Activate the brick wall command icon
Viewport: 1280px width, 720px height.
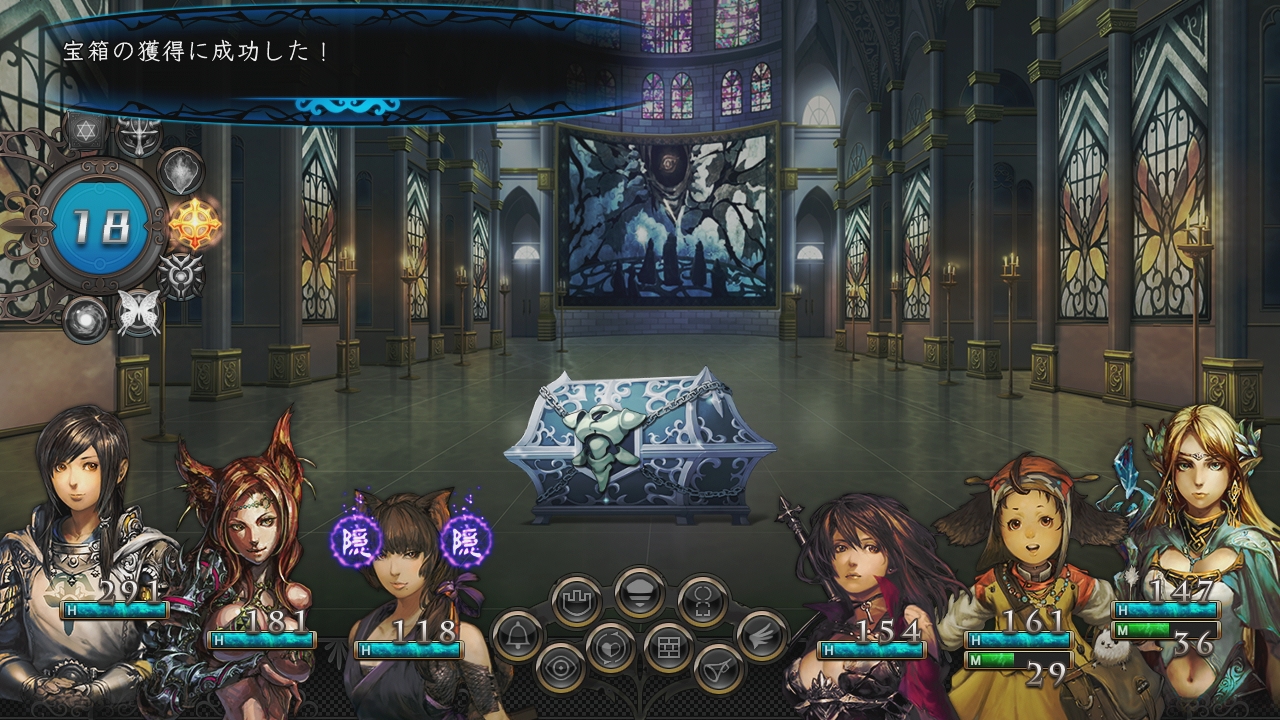(x=668, y=646)
